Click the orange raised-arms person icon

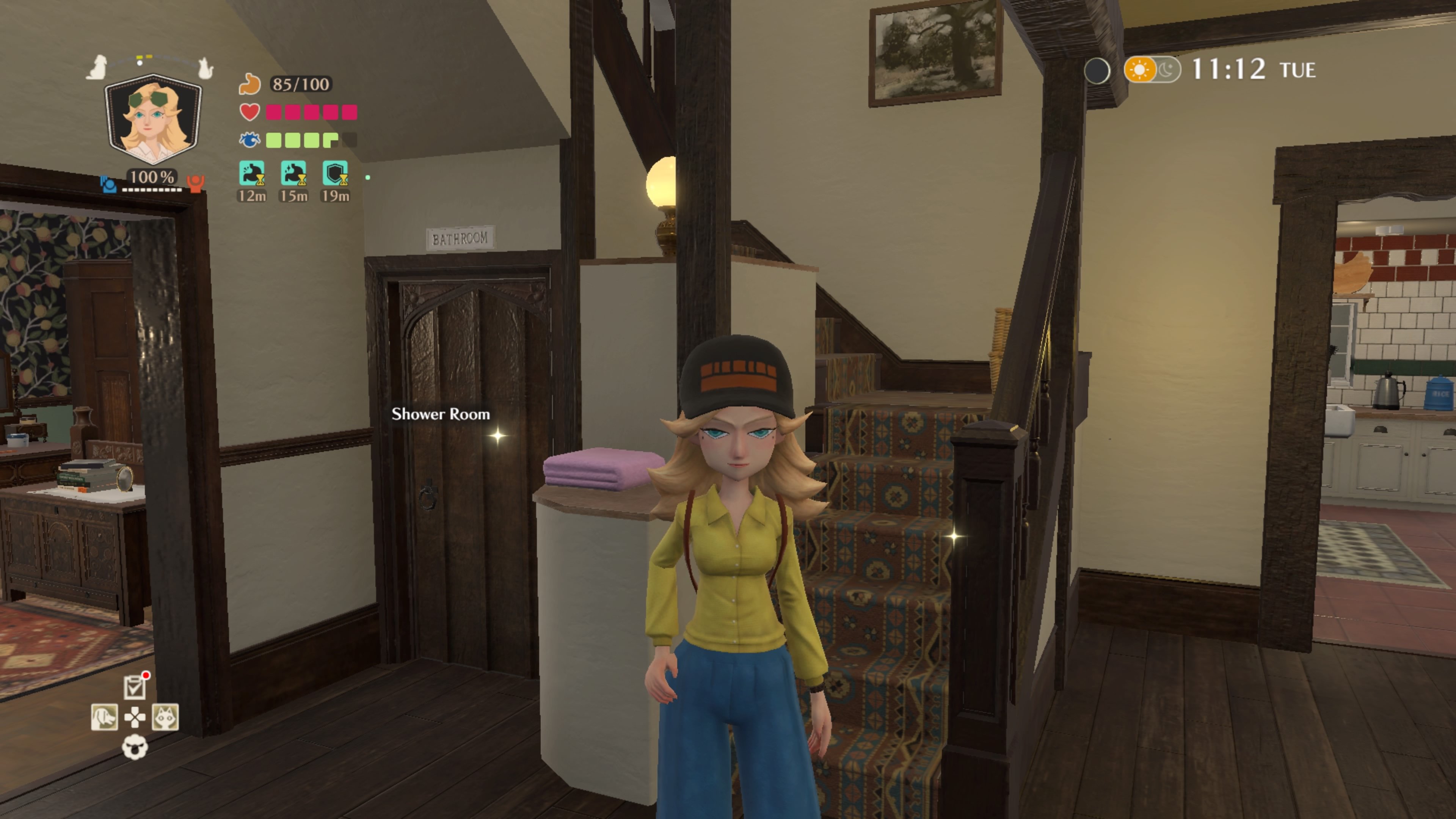click(196, 183)
